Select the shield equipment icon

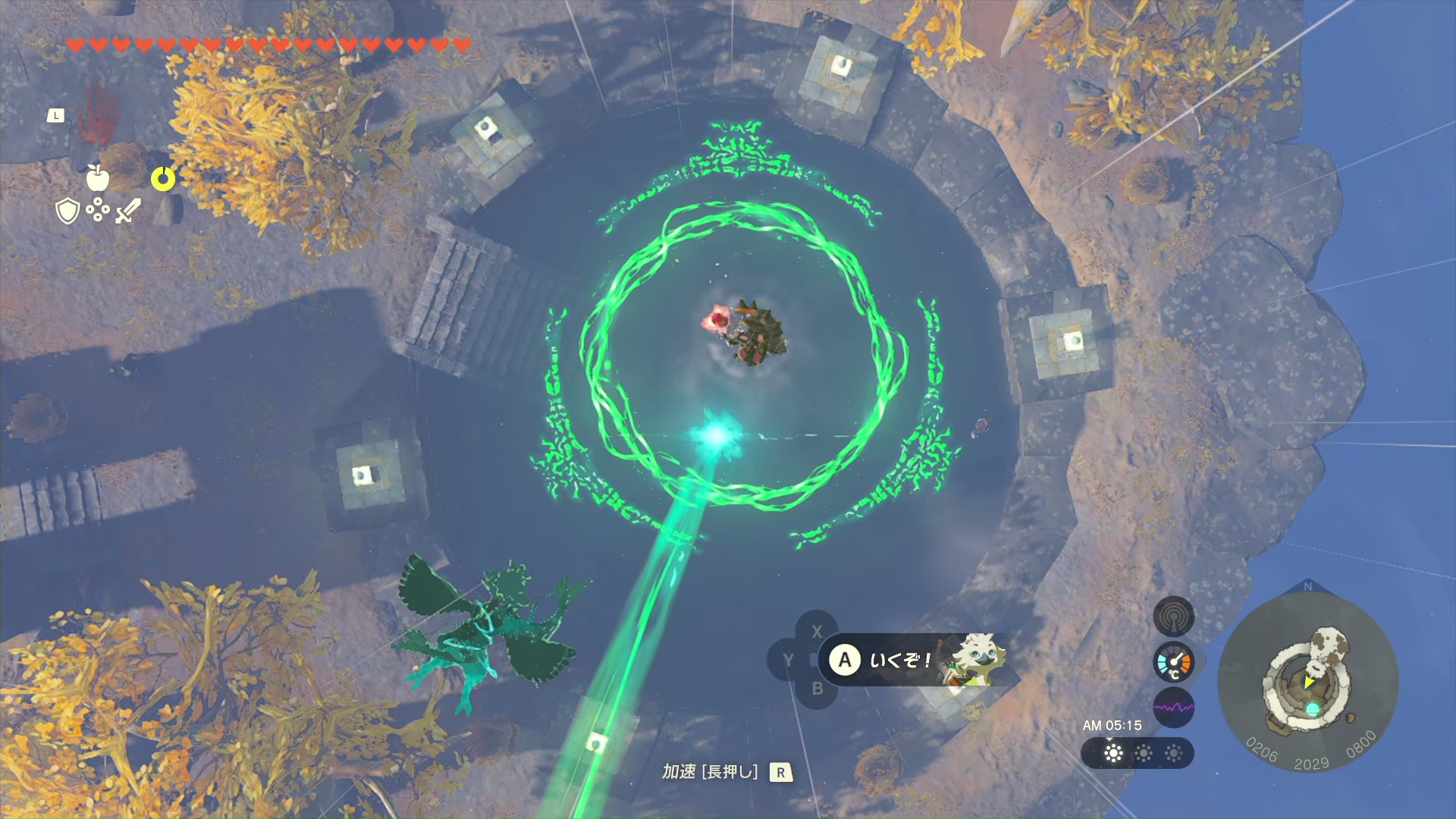pyautogui.click(x=67, y=211)
